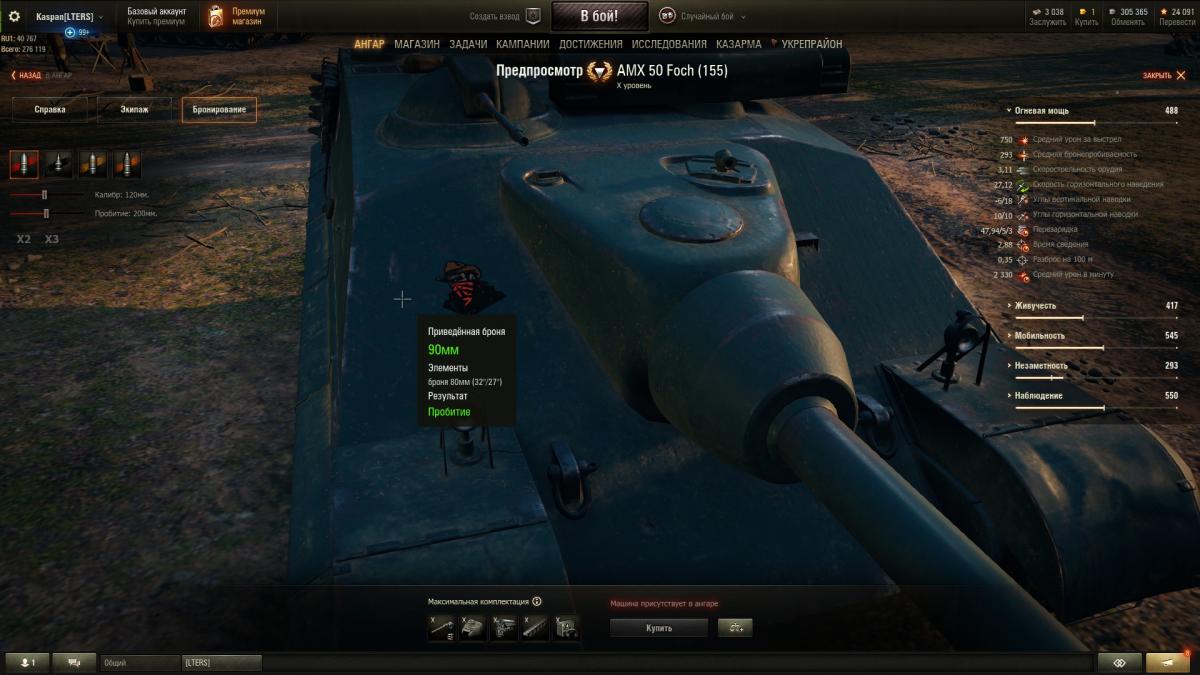
Task: Adjust the «Пробитие» penetration slider
Action: coord(46,213)
